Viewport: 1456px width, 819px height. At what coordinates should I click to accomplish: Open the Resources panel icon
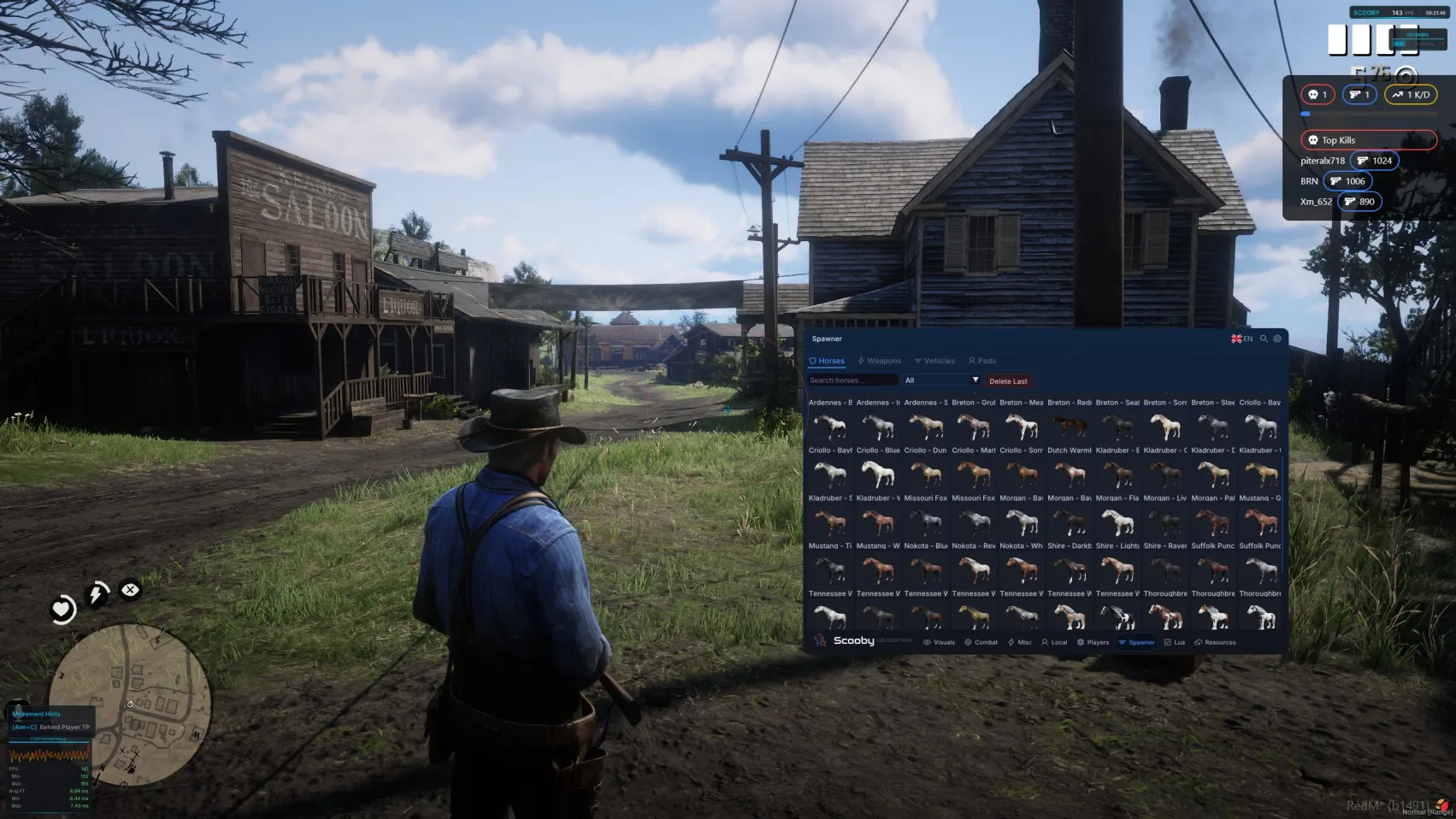pos(1199,642)
